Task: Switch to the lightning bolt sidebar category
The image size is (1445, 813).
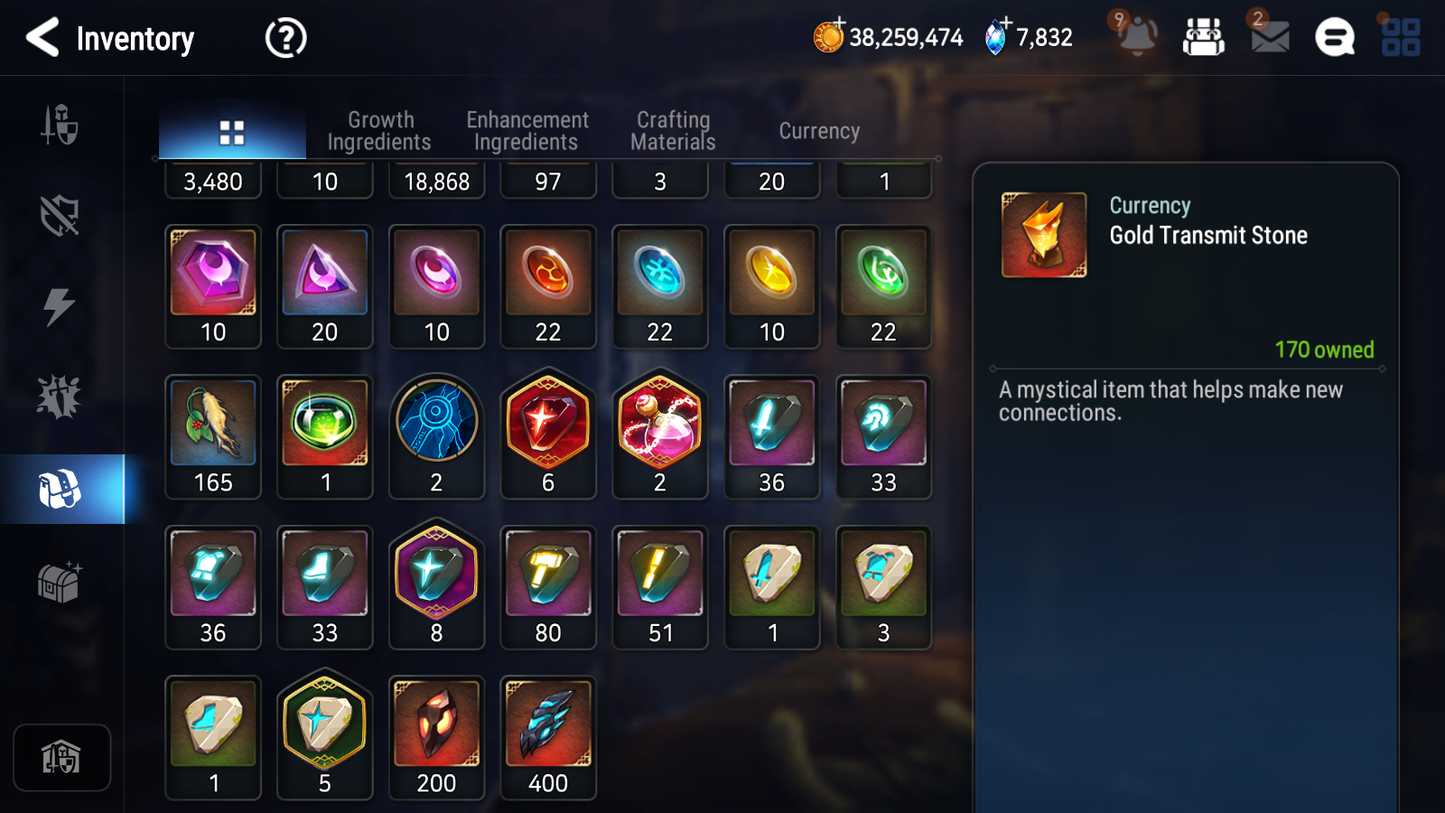Action: click(60, 306)
